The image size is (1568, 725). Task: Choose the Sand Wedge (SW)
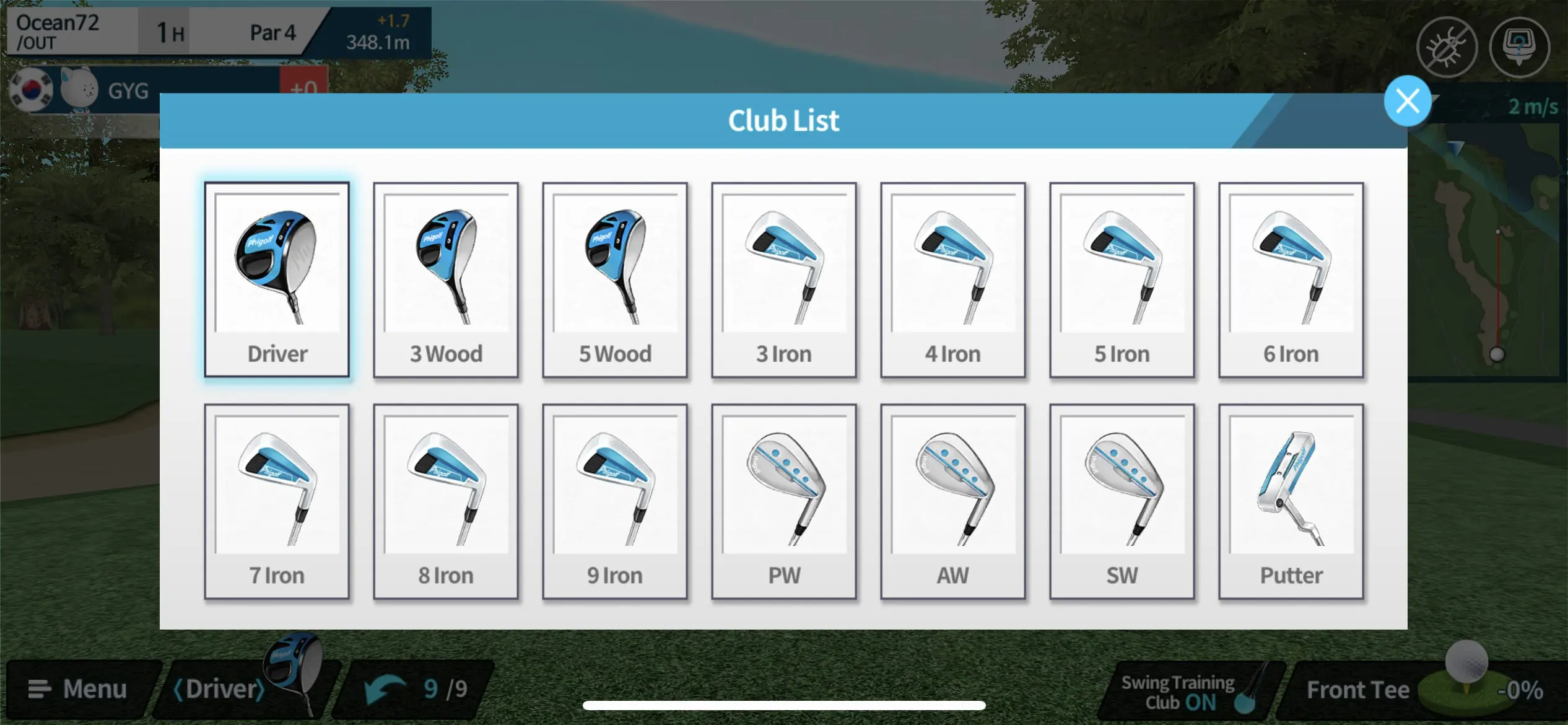1122,502
